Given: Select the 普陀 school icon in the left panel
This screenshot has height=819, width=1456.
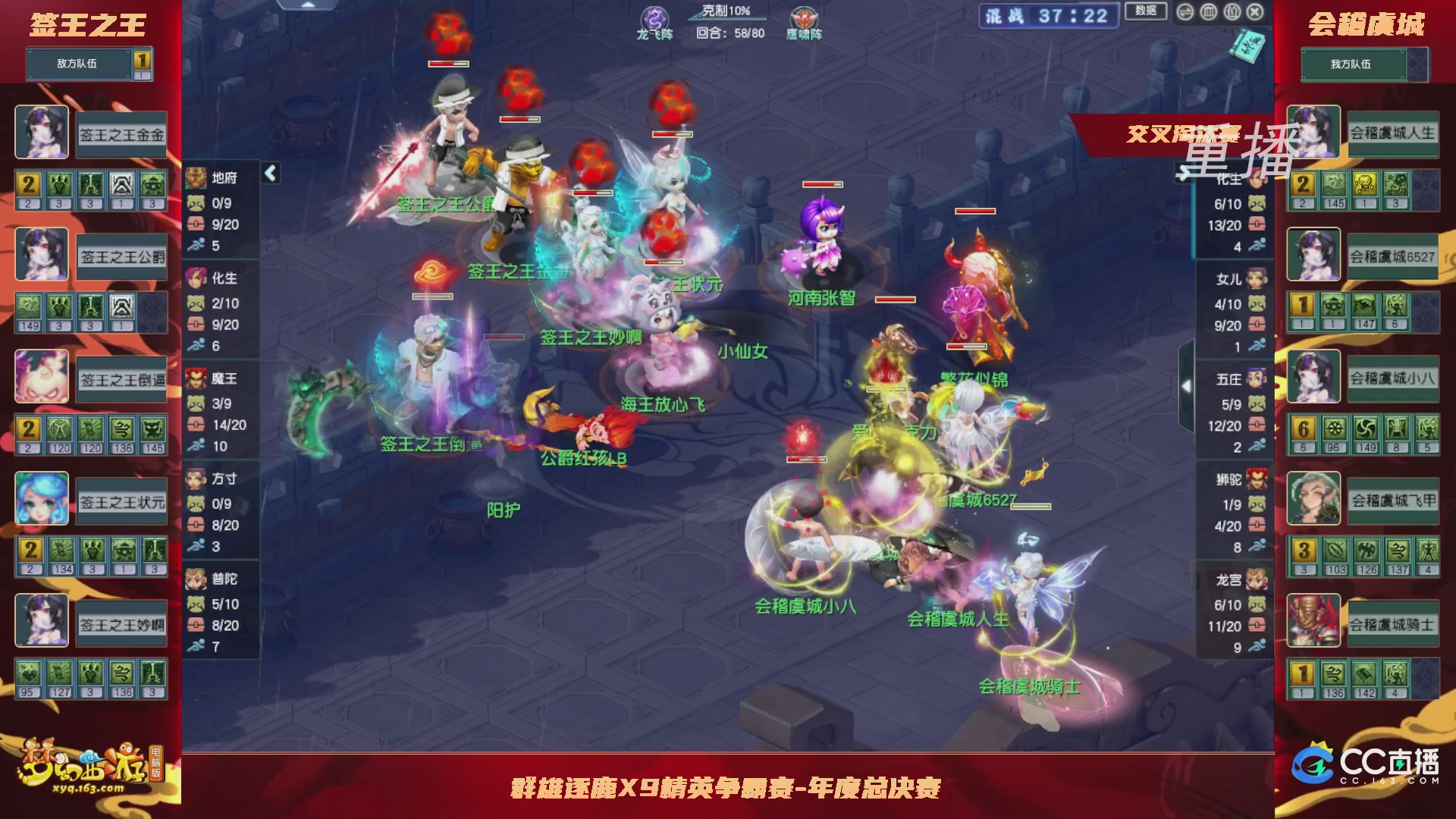Looking at the screenshot, I should tap(196, 577).
